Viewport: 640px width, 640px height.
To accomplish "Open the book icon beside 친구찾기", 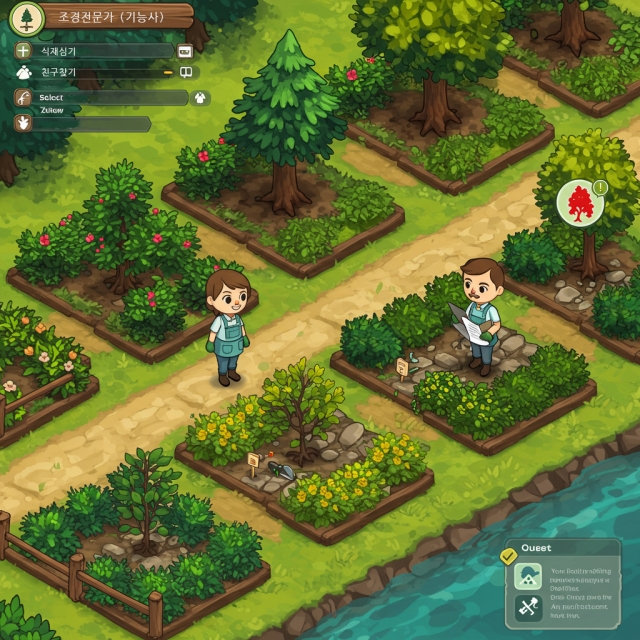I will [x=184, y=72].
